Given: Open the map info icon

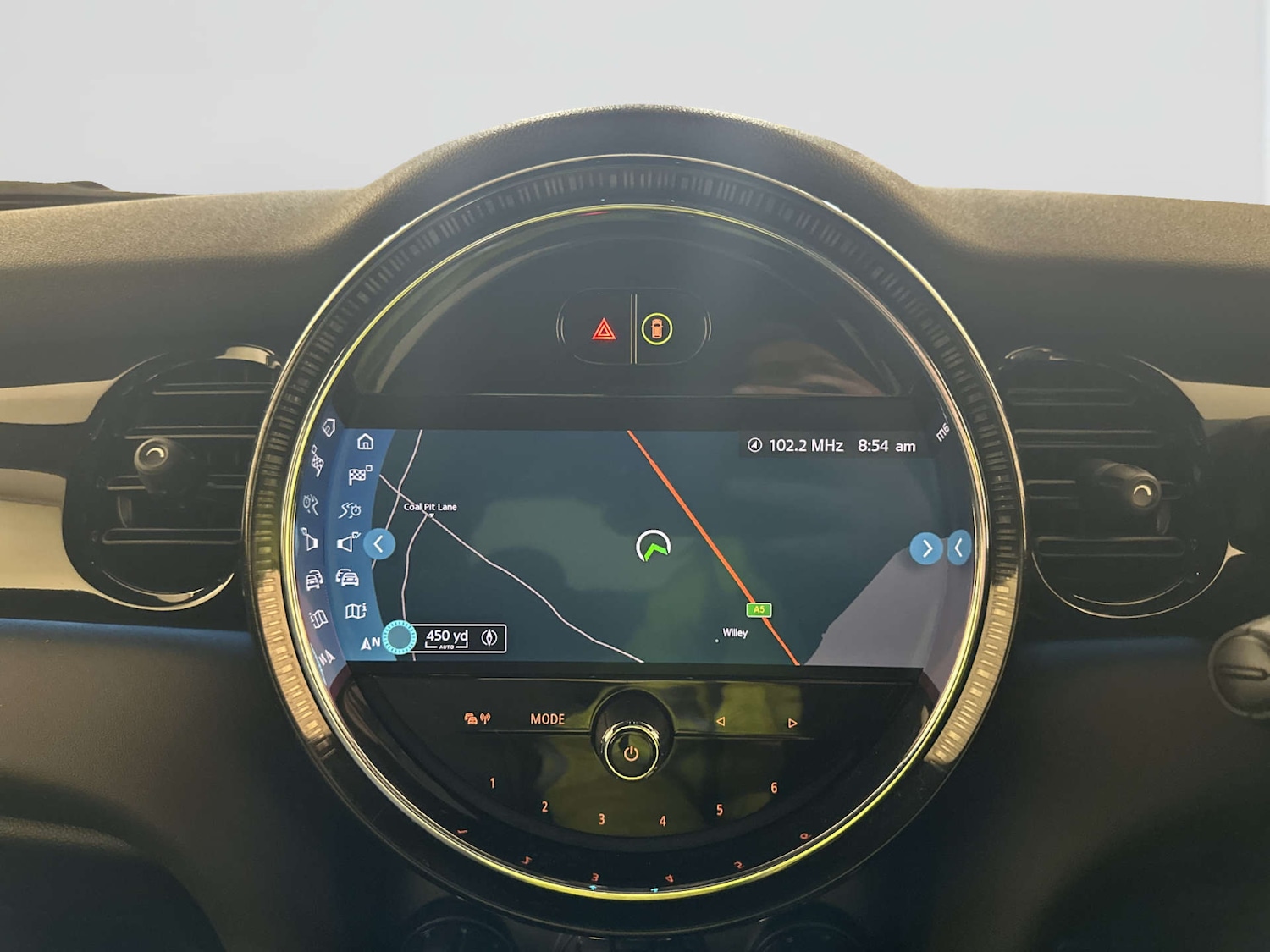Looking at the screenshot, I should pos(356,611).
